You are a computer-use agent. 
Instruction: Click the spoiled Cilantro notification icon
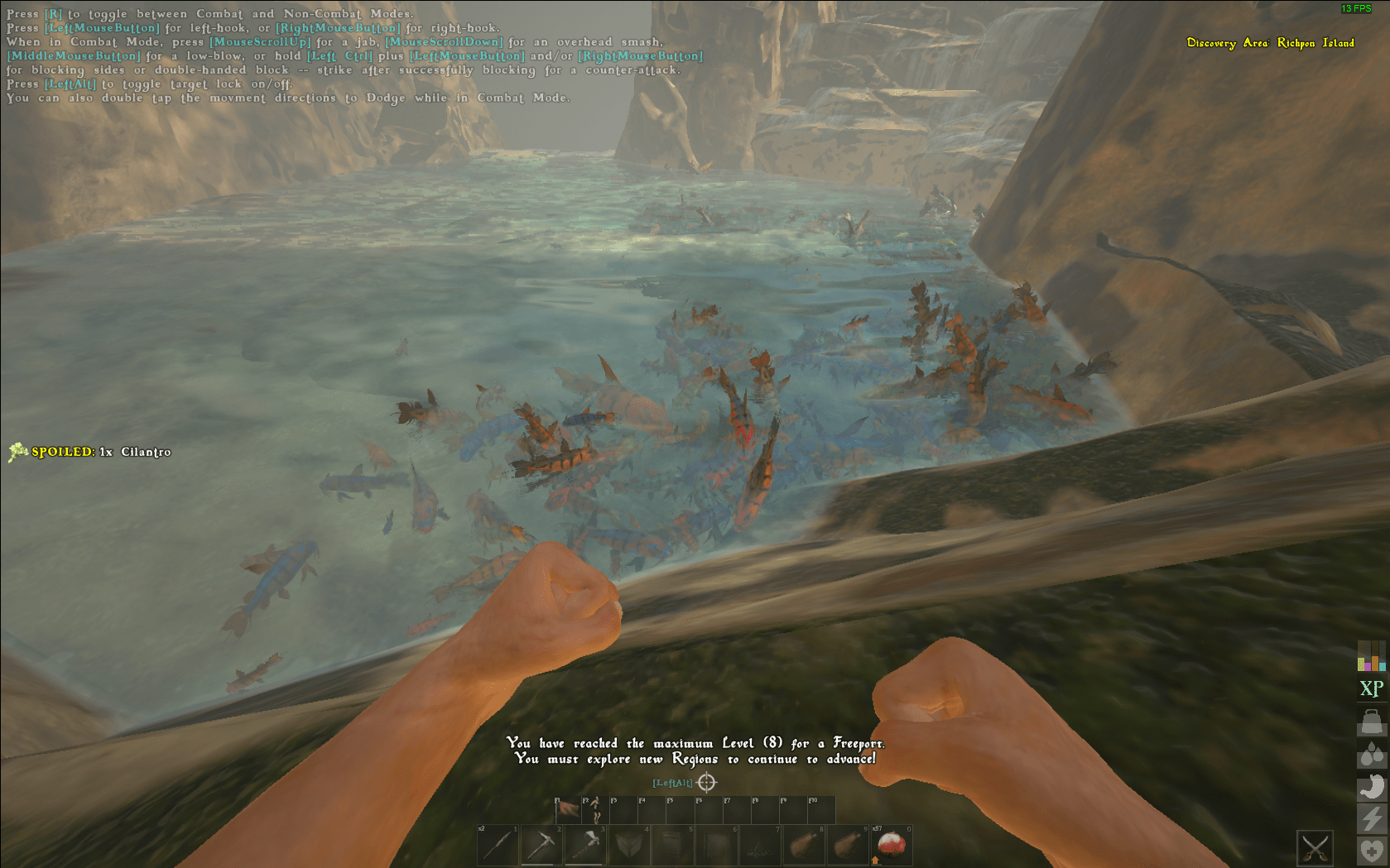click(x=17, y=452)
